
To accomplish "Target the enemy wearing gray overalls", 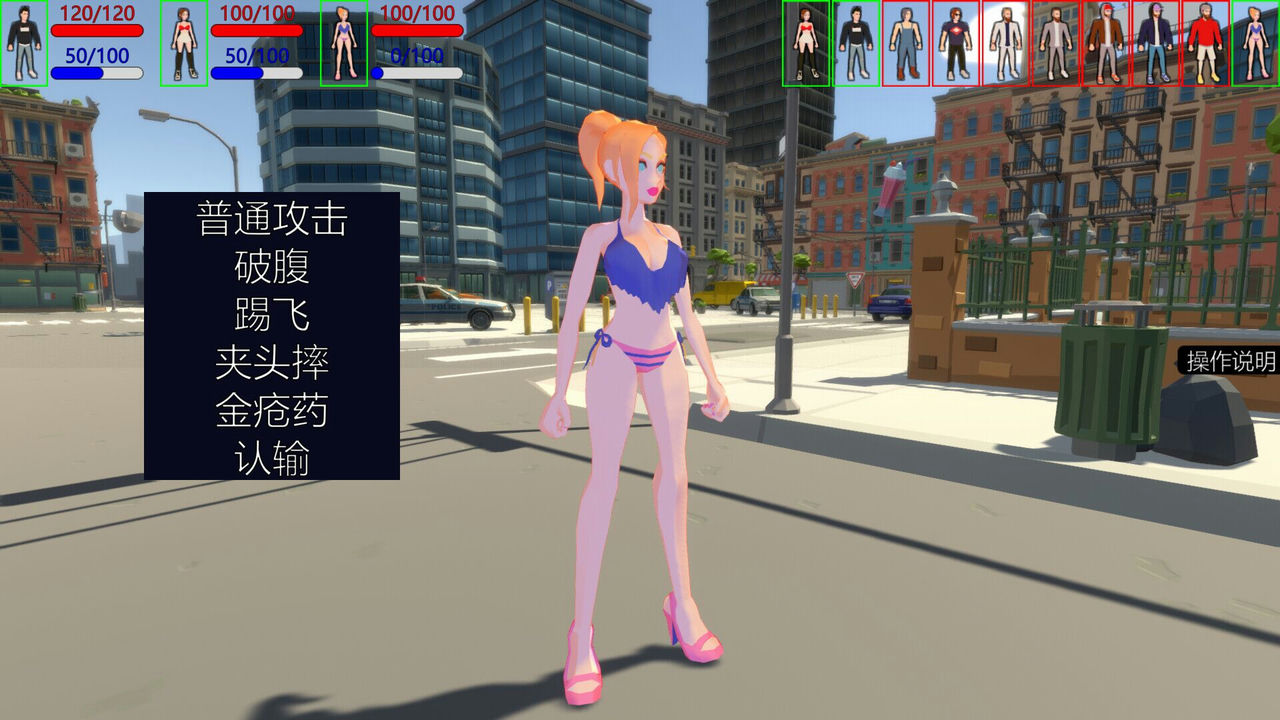I will 905,45.
